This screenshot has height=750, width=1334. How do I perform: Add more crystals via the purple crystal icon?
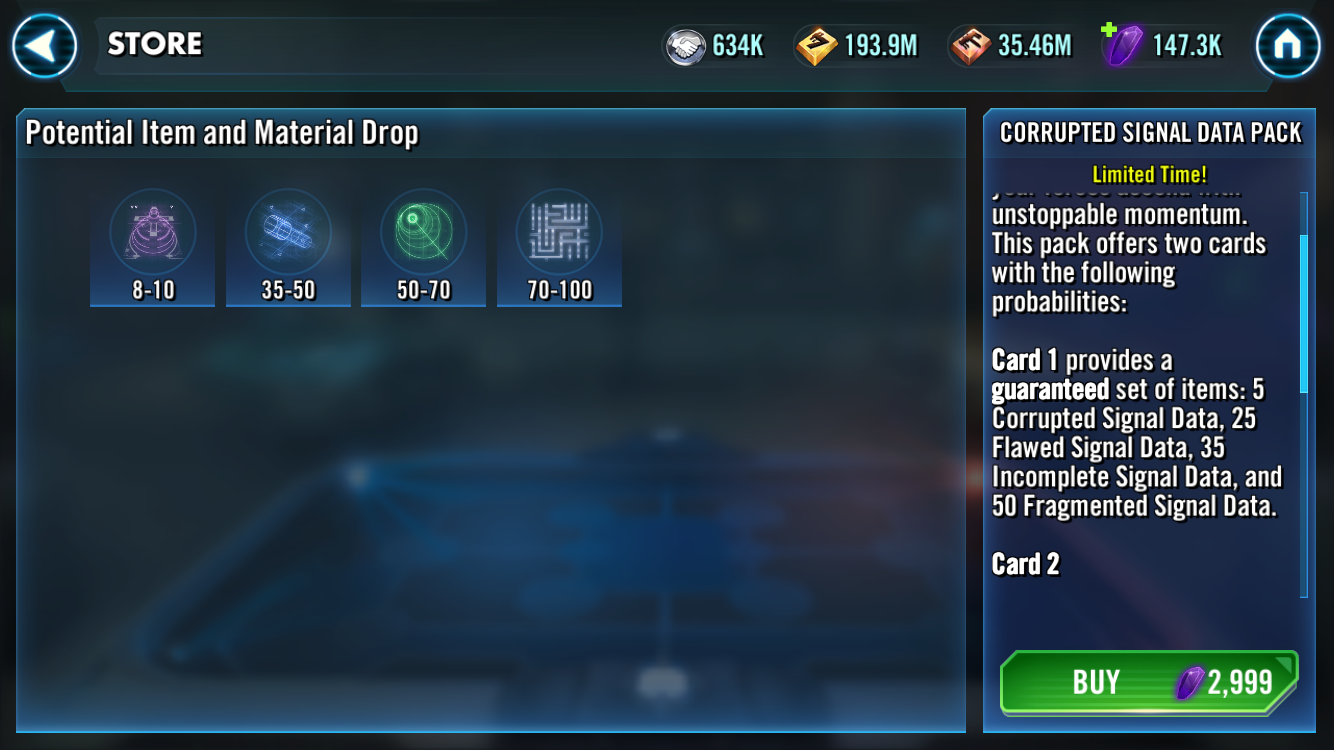tap(1122, 46)
